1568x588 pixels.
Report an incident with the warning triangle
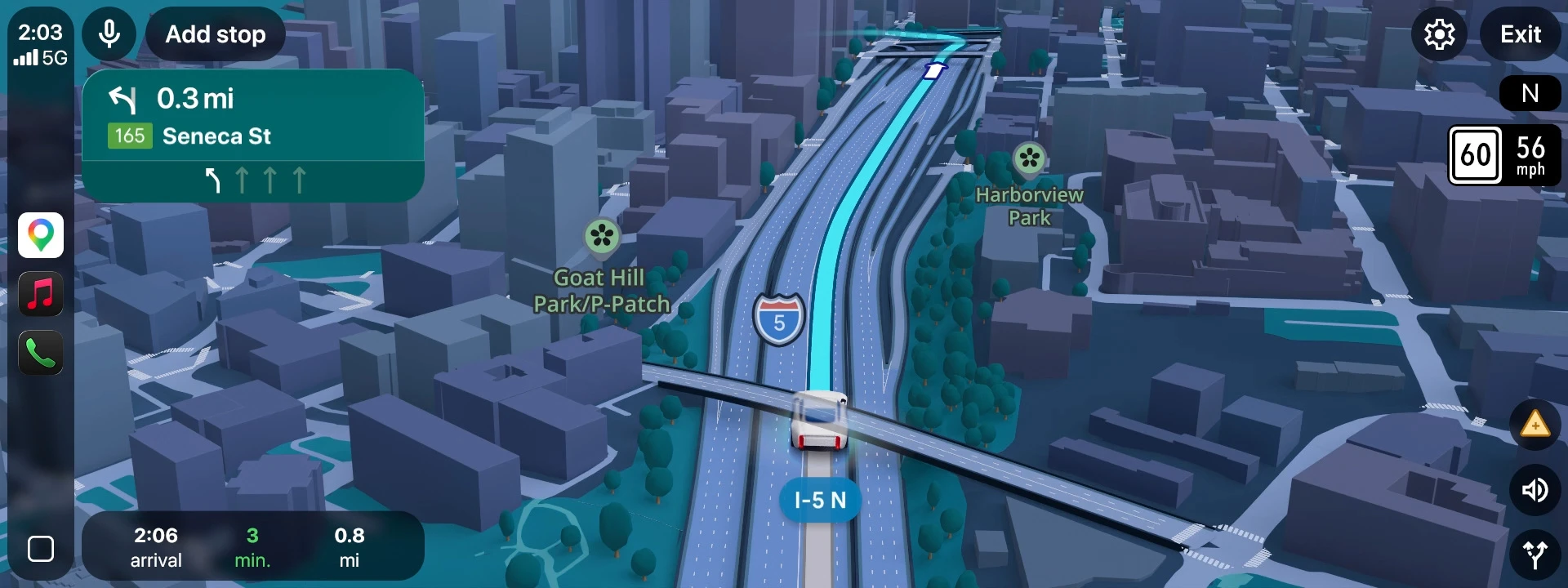click(x=1535, y=425)
